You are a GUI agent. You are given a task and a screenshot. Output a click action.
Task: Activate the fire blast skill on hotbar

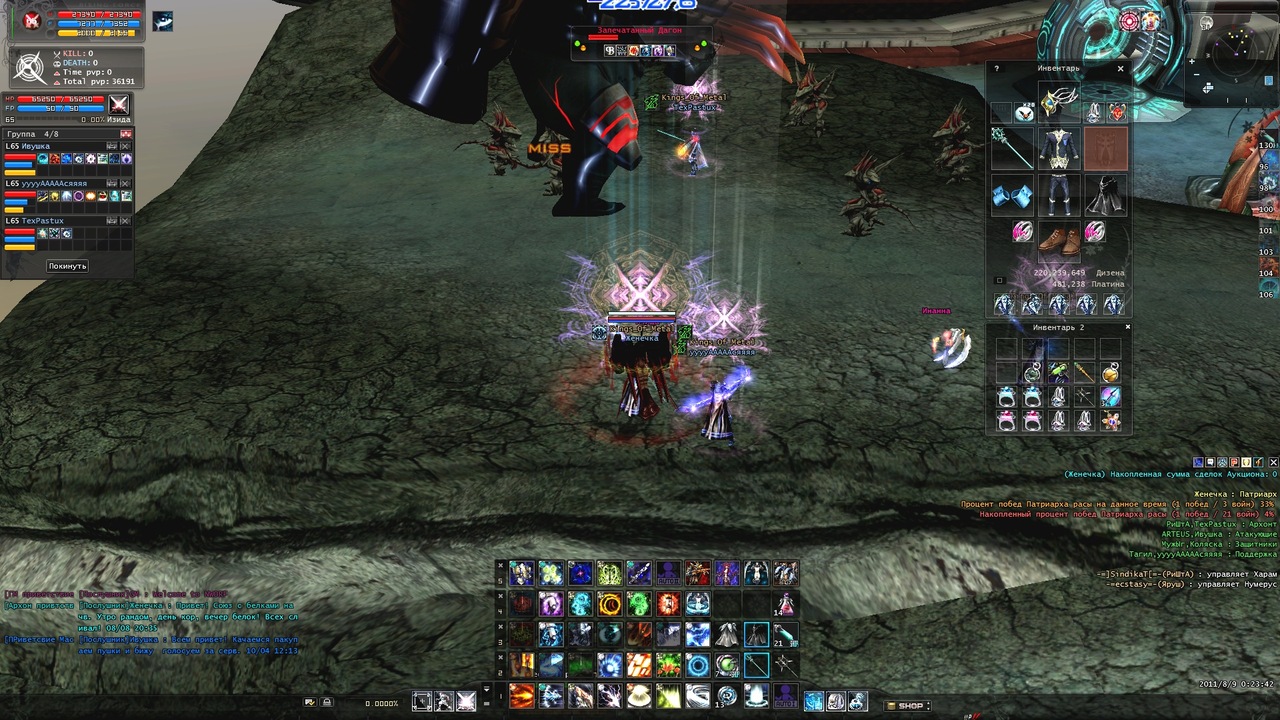pyautogui.click(x=522, y=695)
